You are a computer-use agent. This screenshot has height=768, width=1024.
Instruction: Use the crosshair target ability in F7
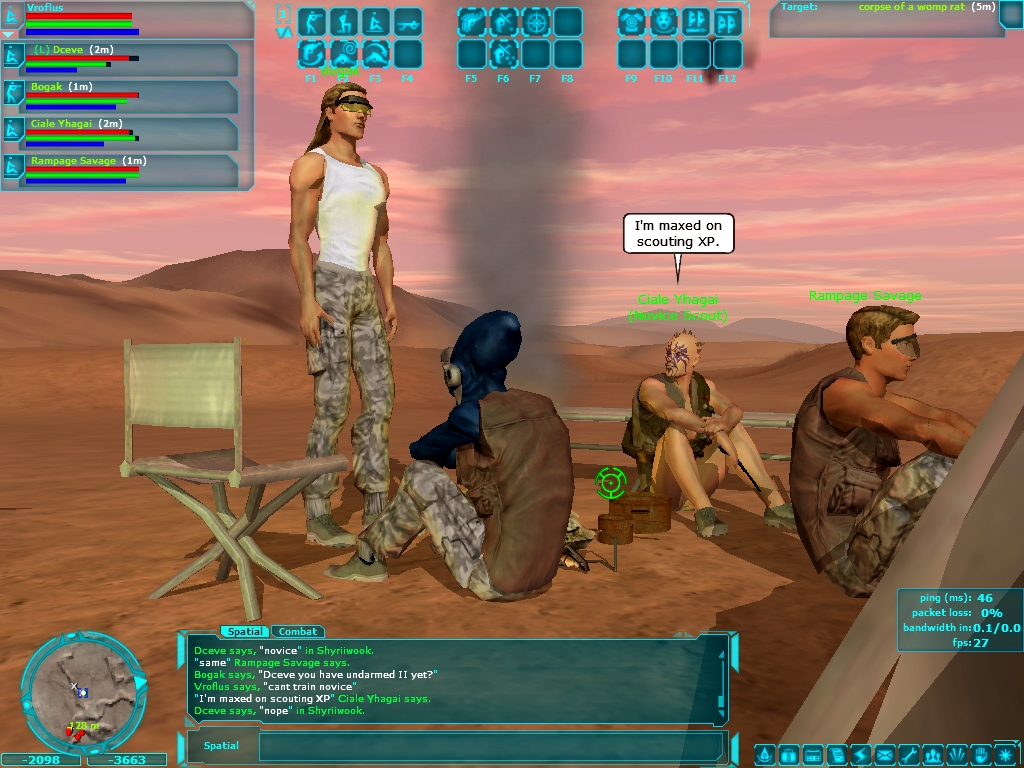click(536, 21)
